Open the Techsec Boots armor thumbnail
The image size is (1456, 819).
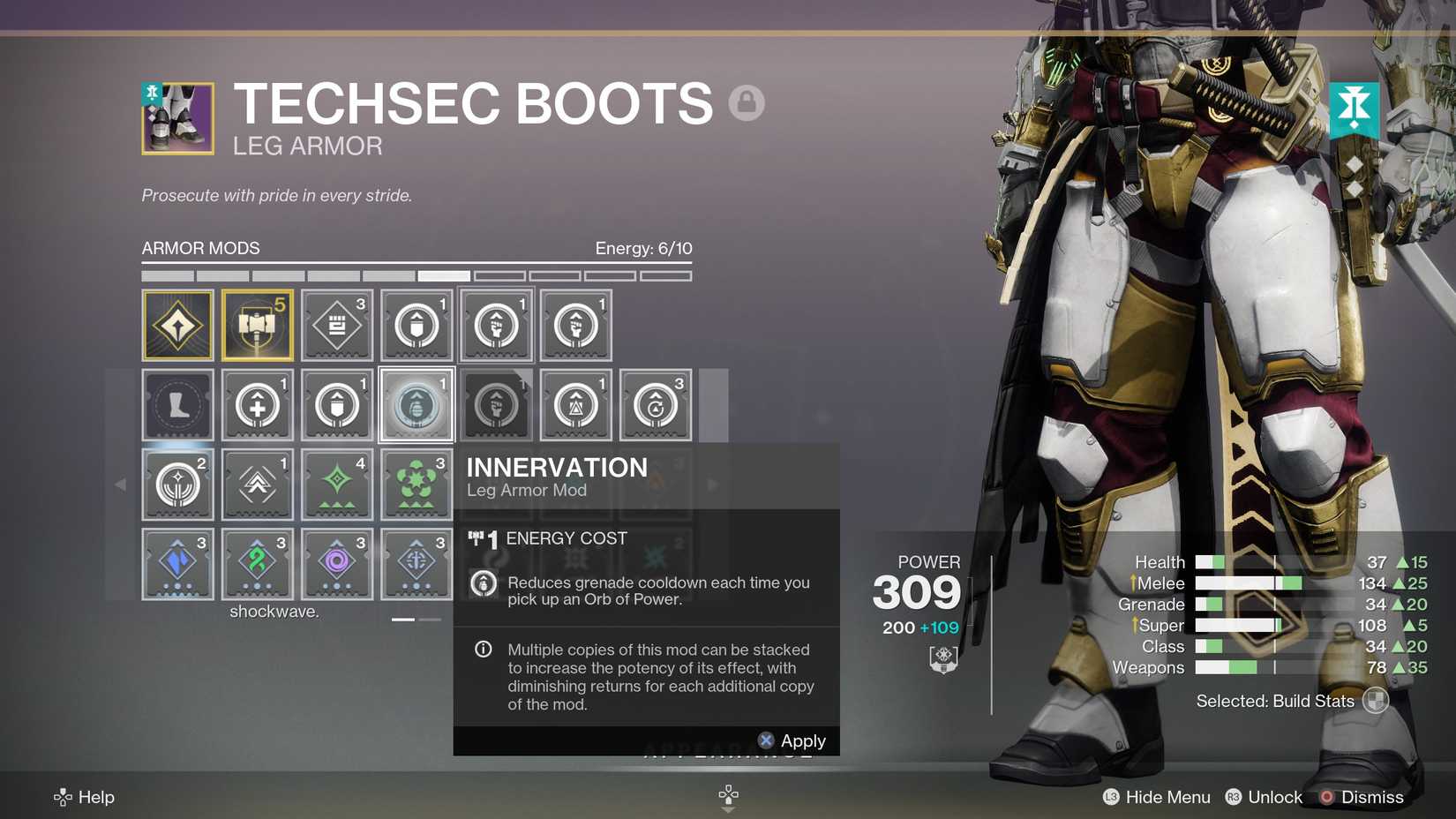176,118
